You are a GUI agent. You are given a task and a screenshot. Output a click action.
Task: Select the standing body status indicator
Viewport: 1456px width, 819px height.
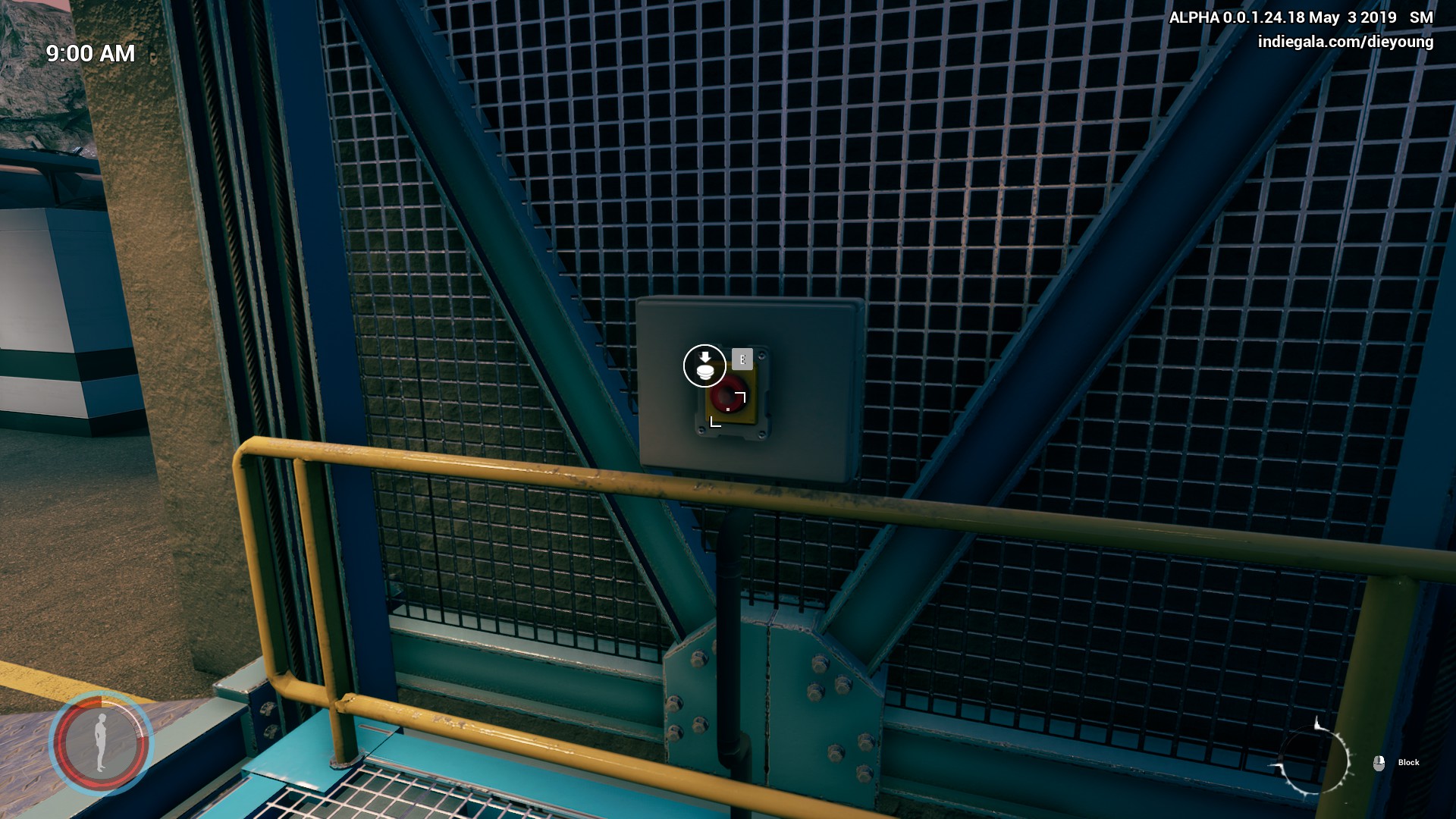tap(101, 744)
